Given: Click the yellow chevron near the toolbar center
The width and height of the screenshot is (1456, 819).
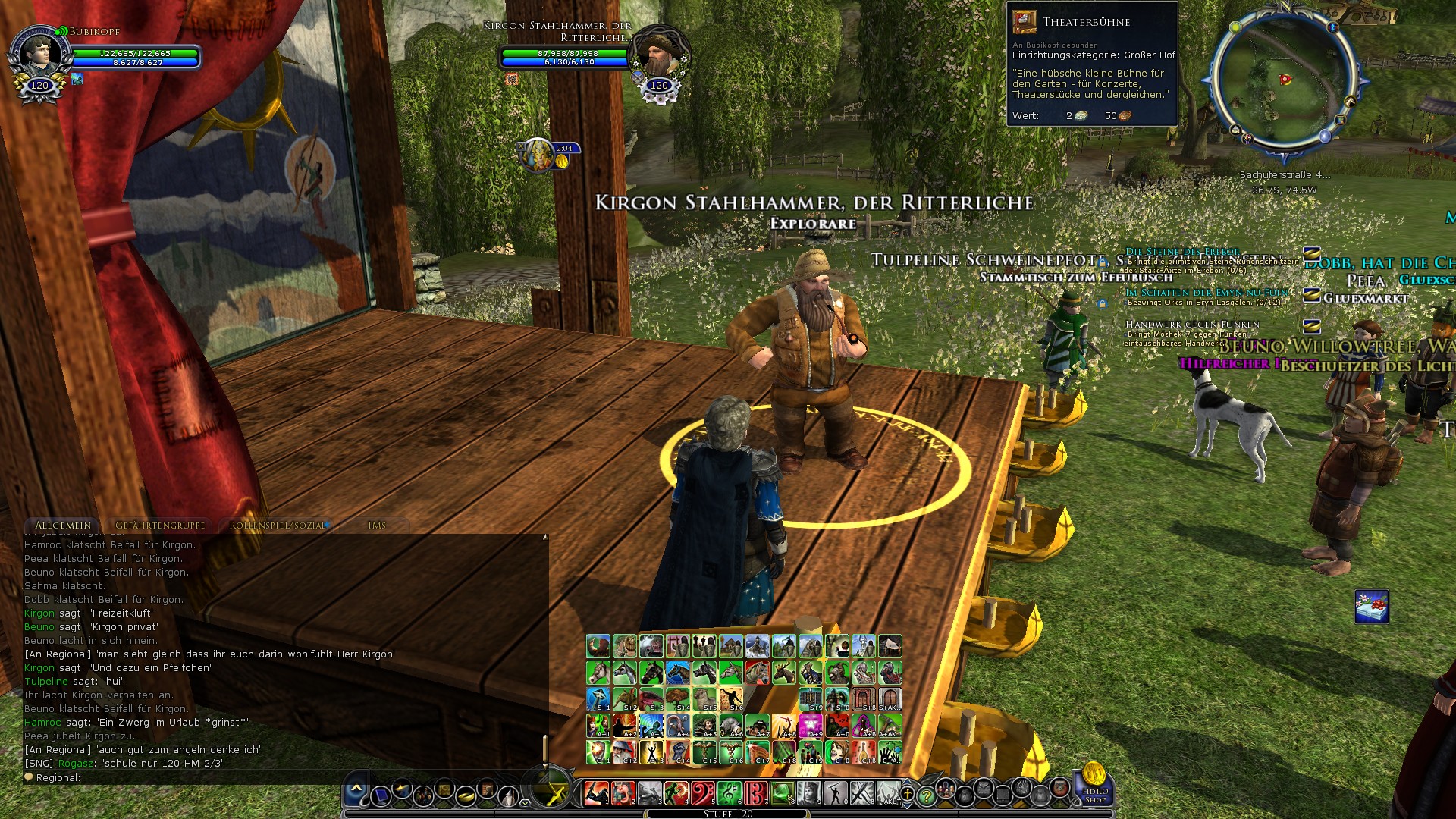Looking at the screenshot, I should 524,802.
